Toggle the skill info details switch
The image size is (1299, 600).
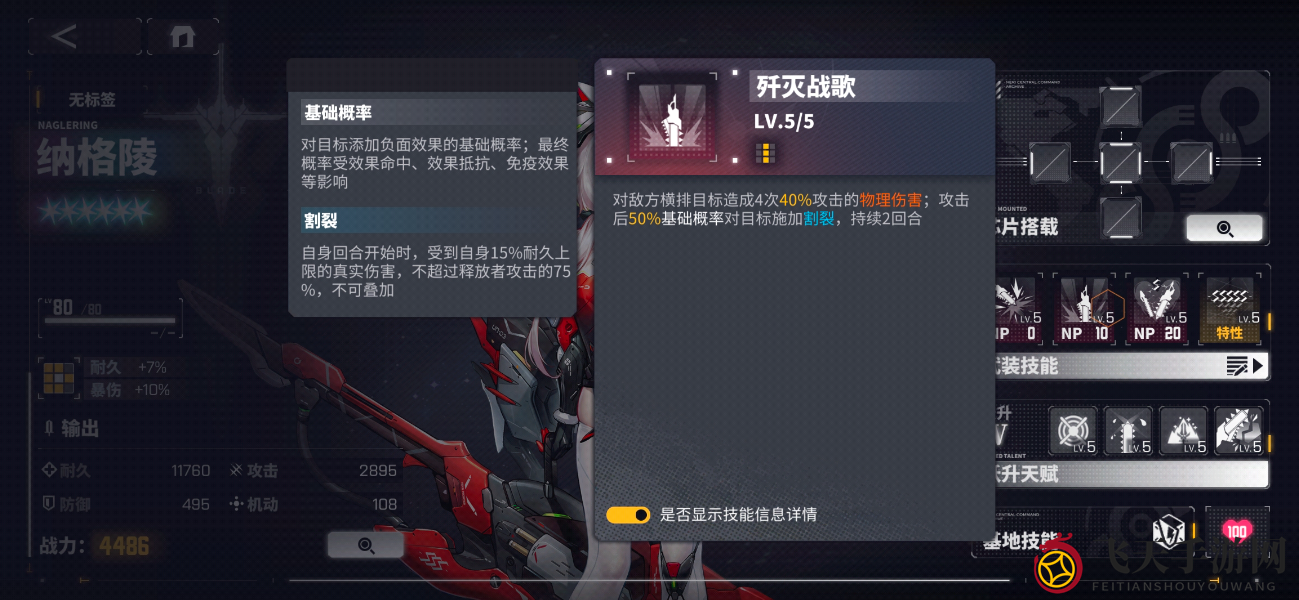coord(628,514)
